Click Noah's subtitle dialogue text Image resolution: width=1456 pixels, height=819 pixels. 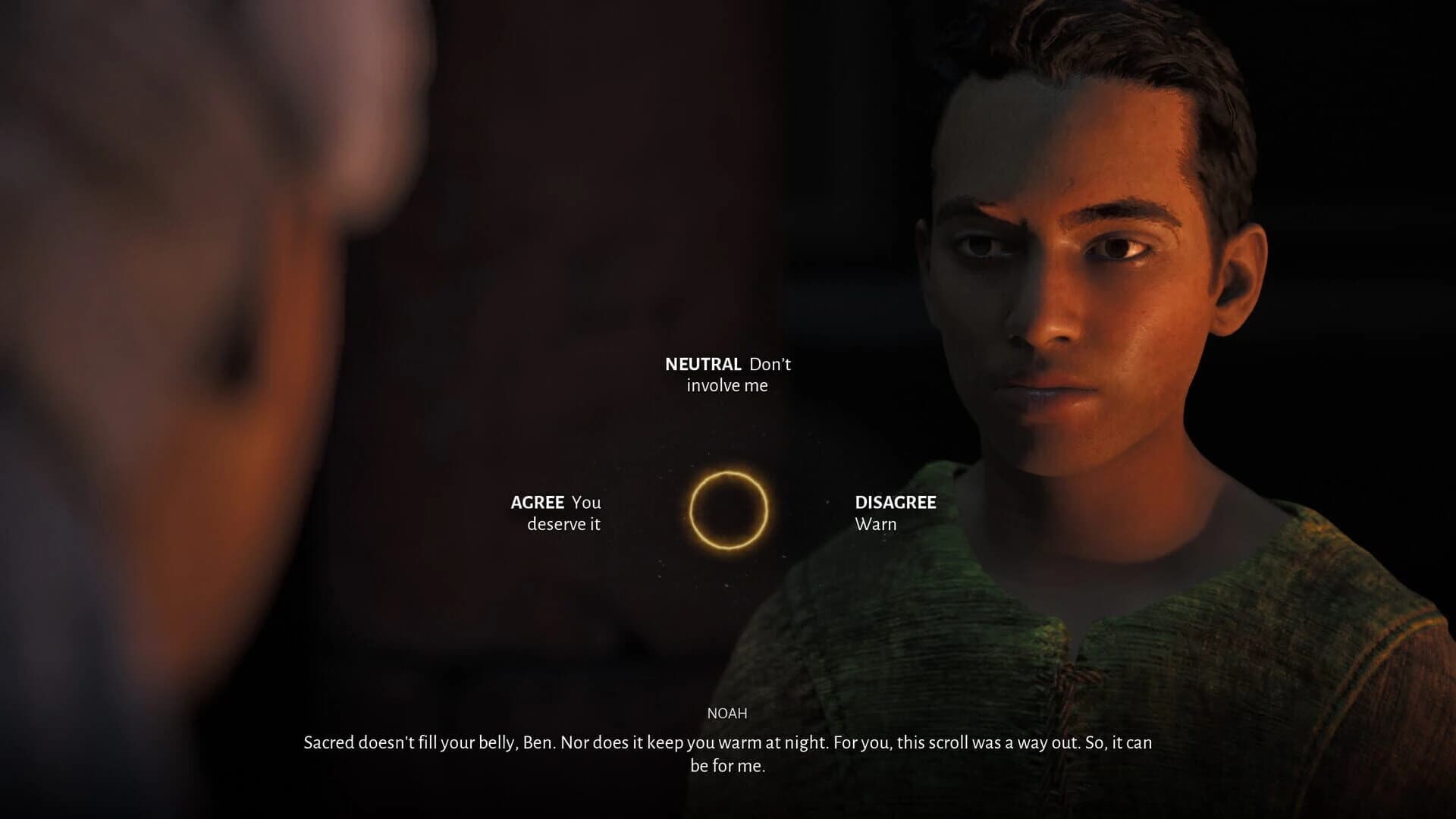pos(727,743)
